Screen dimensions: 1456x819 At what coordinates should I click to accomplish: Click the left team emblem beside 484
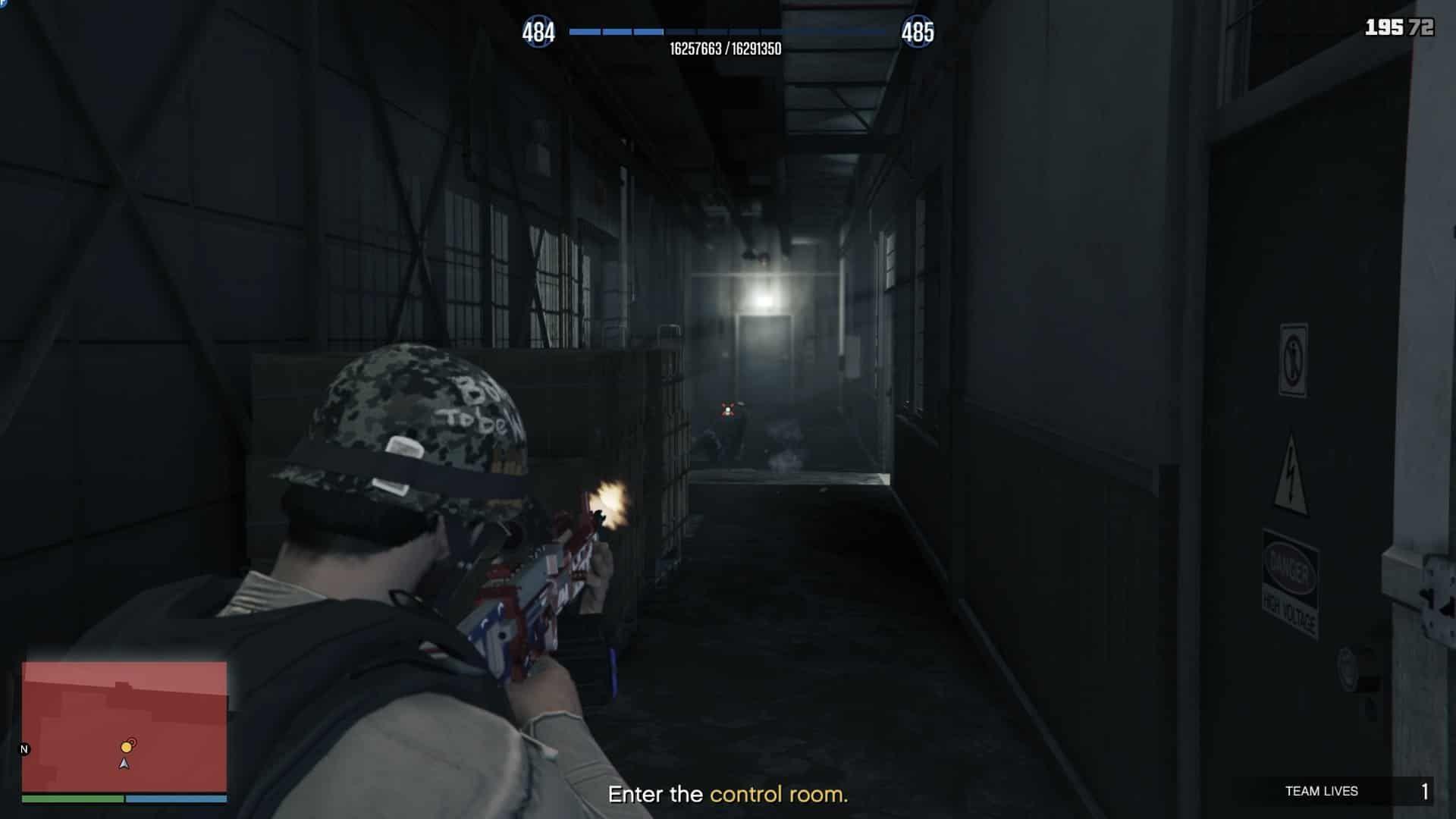click(540, 31)
